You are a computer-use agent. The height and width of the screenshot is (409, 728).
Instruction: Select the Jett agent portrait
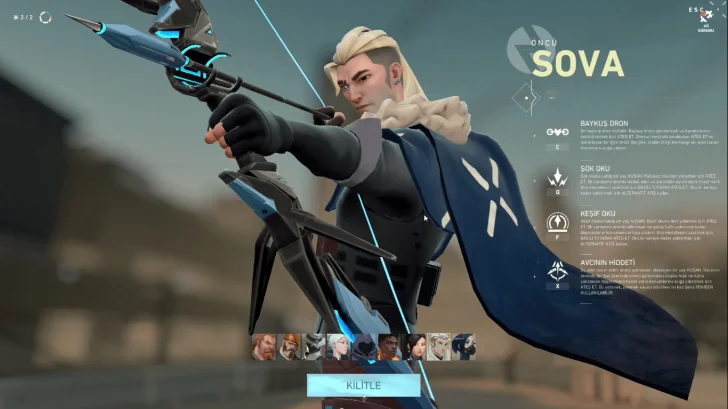339,346
